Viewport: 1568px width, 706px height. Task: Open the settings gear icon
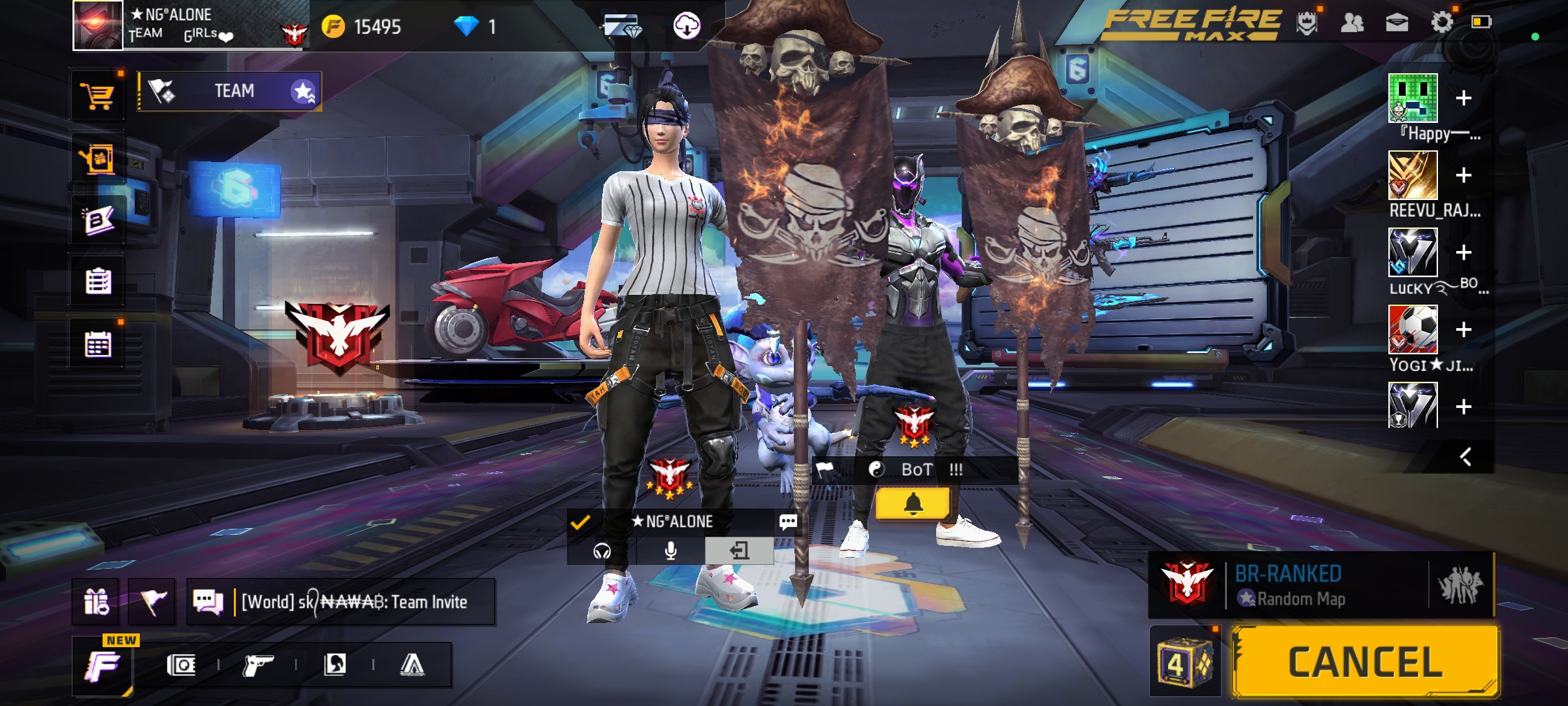click(1442, 23)
